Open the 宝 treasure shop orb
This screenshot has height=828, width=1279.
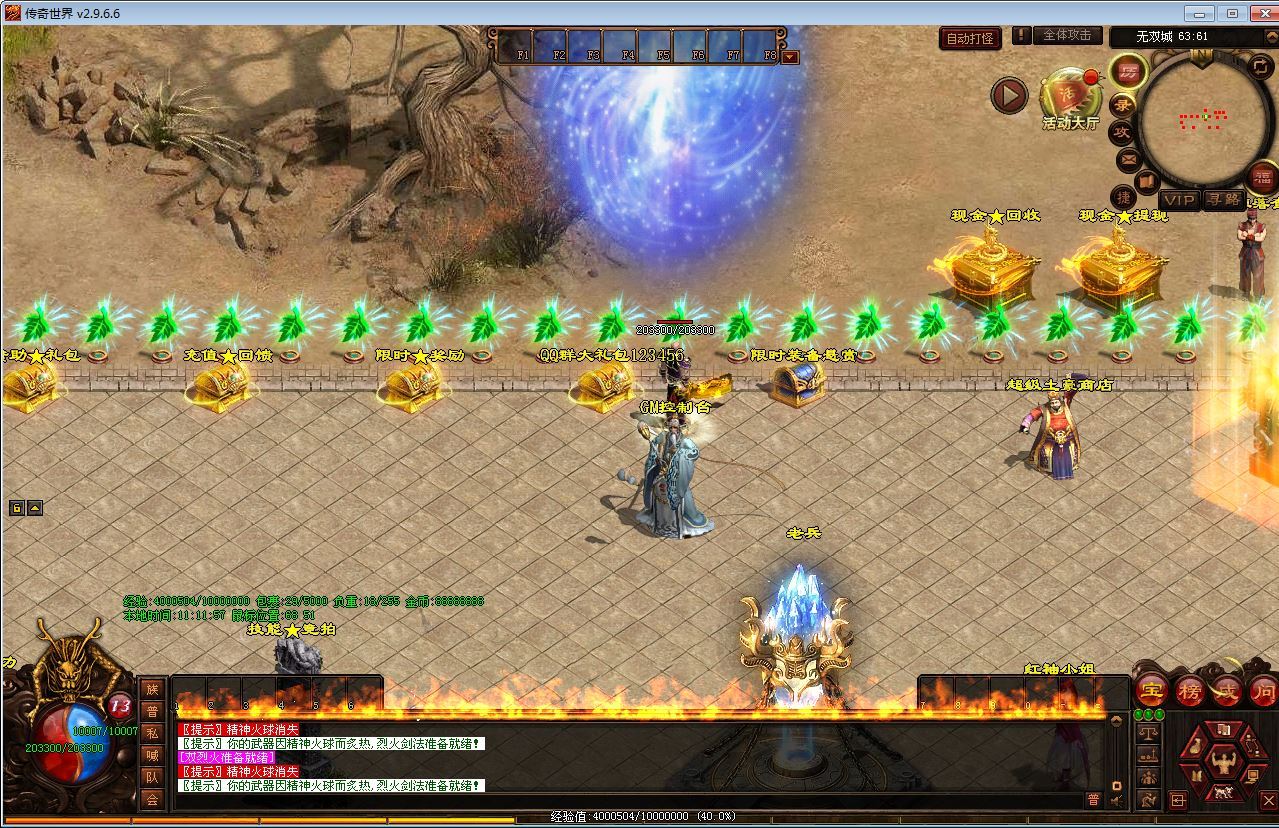pyautogui.click(x=1152, y=690)
